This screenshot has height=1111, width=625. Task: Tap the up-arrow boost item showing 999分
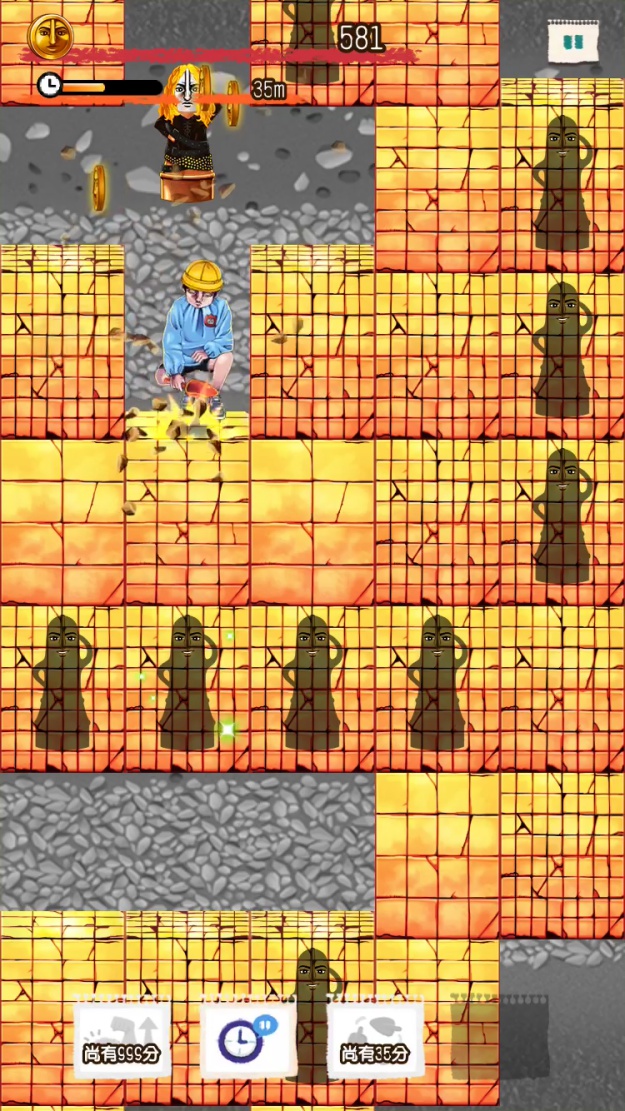tap(122, 1038)
